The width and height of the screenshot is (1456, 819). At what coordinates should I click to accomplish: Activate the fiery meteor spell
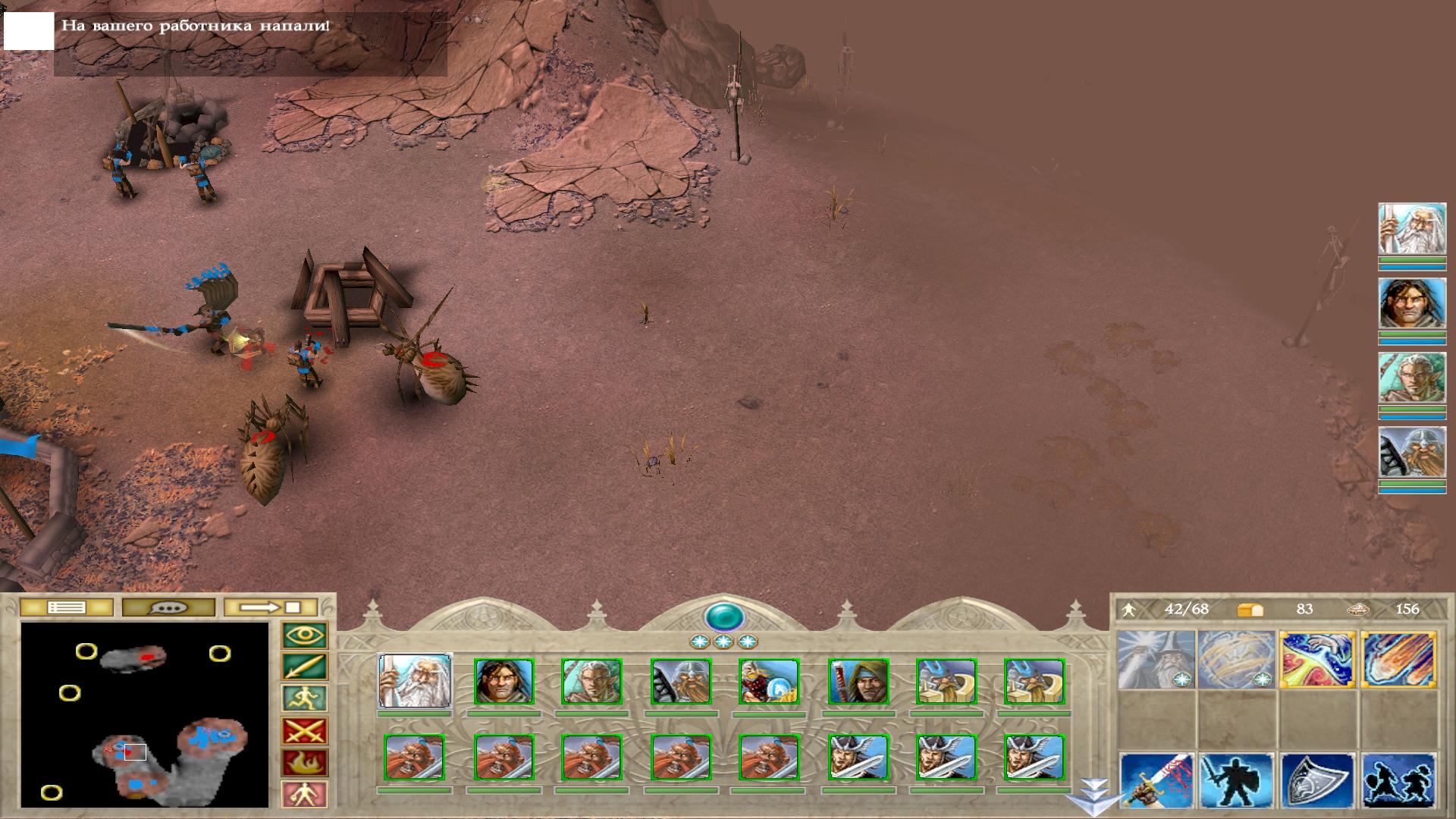coord(1398,660)
